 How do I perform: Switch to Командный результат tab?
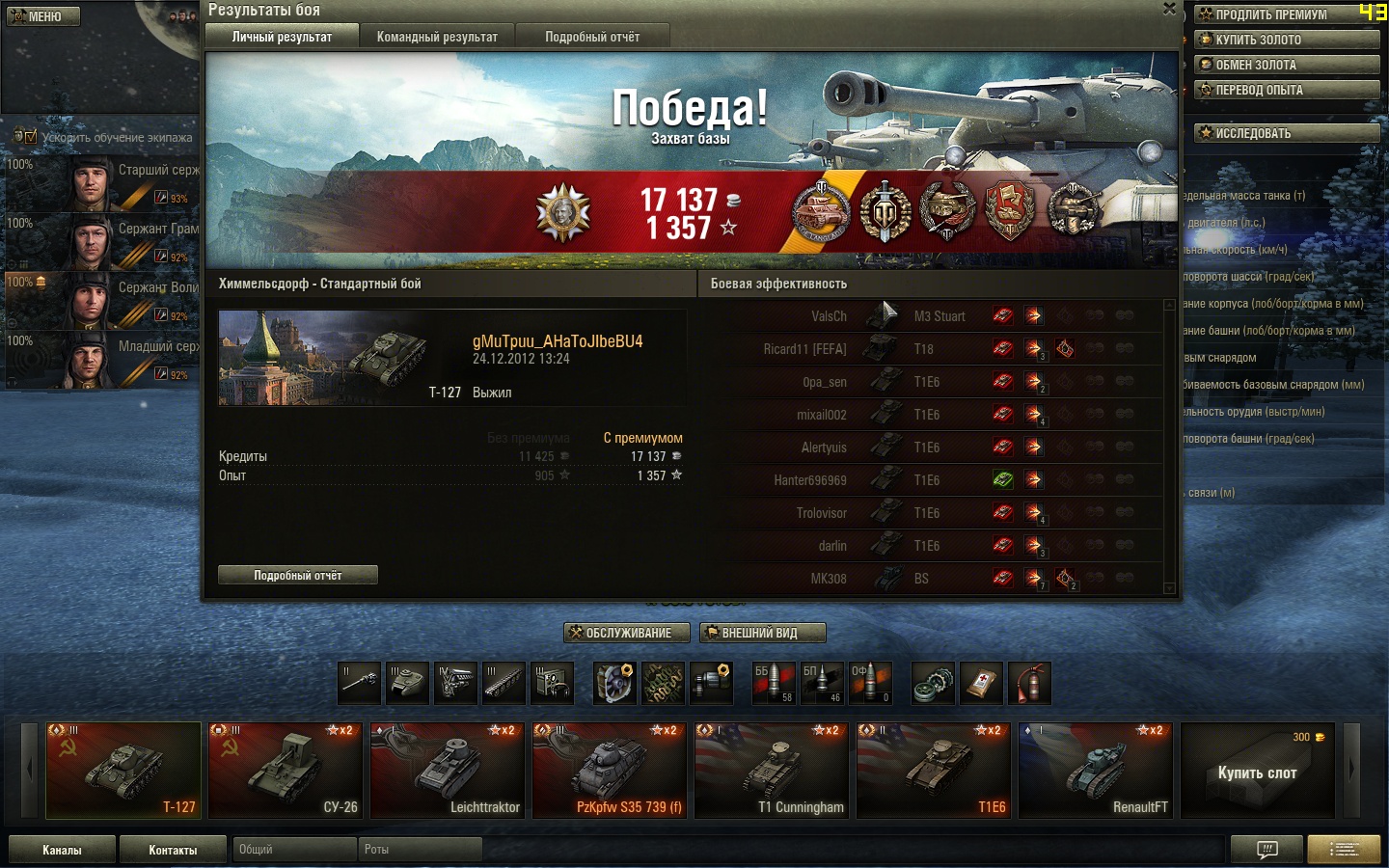coord(437,37)
